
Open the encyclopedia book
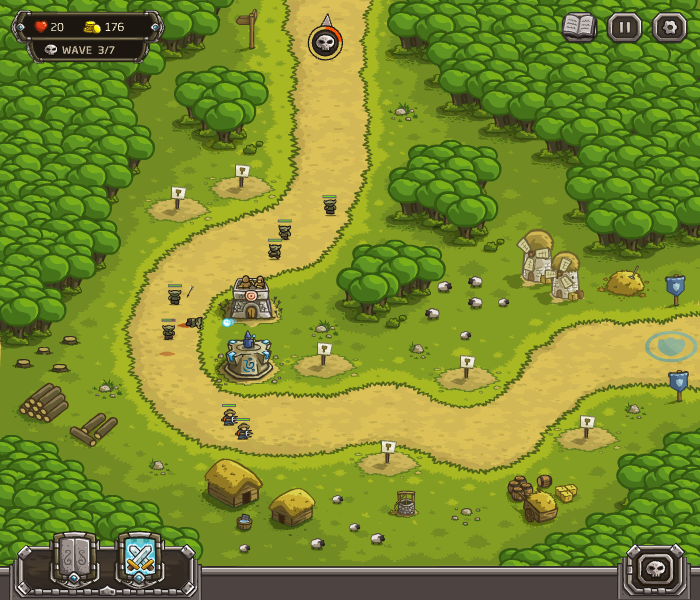578,27
